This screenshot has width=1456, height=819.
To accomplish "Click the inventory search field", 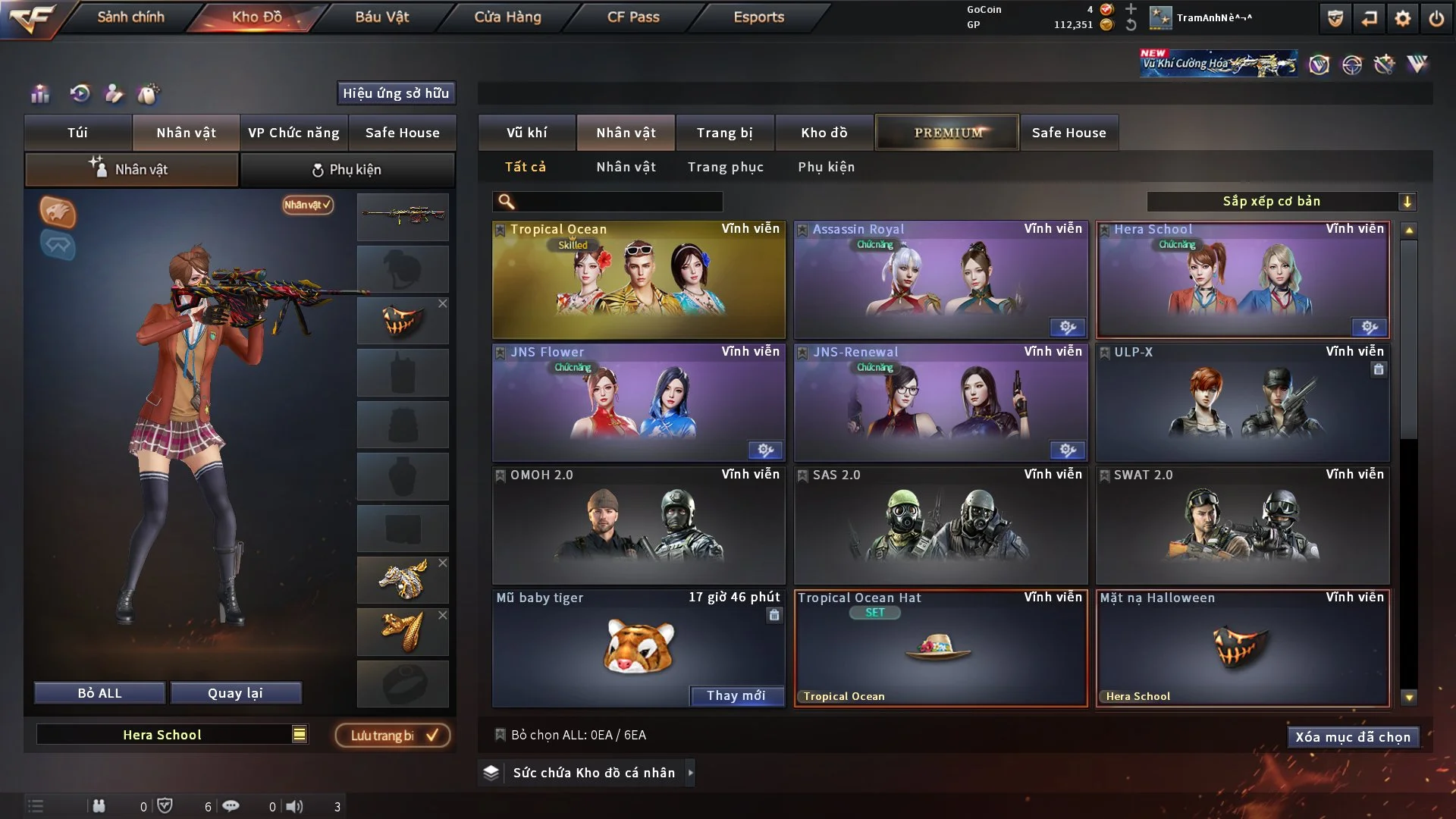I will pyautogui.click(x=618, y=202).
